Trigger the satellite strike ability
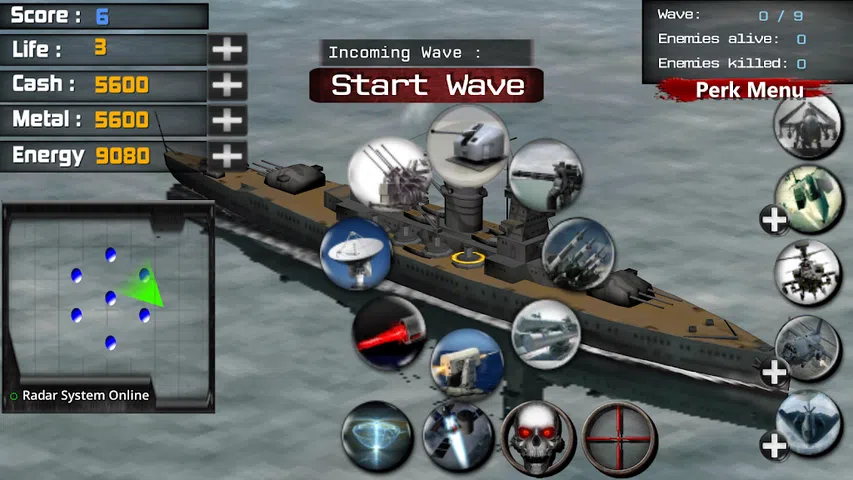 tap(457, 436)
